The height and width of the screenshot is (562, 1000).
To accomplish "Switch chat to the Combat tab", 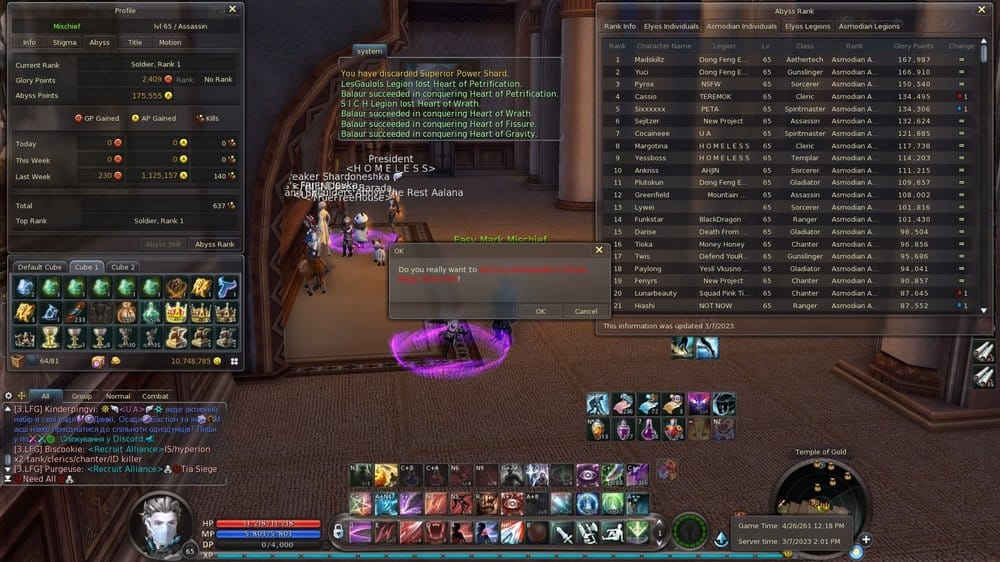I will pyautogui.click(x=155, y=396).
